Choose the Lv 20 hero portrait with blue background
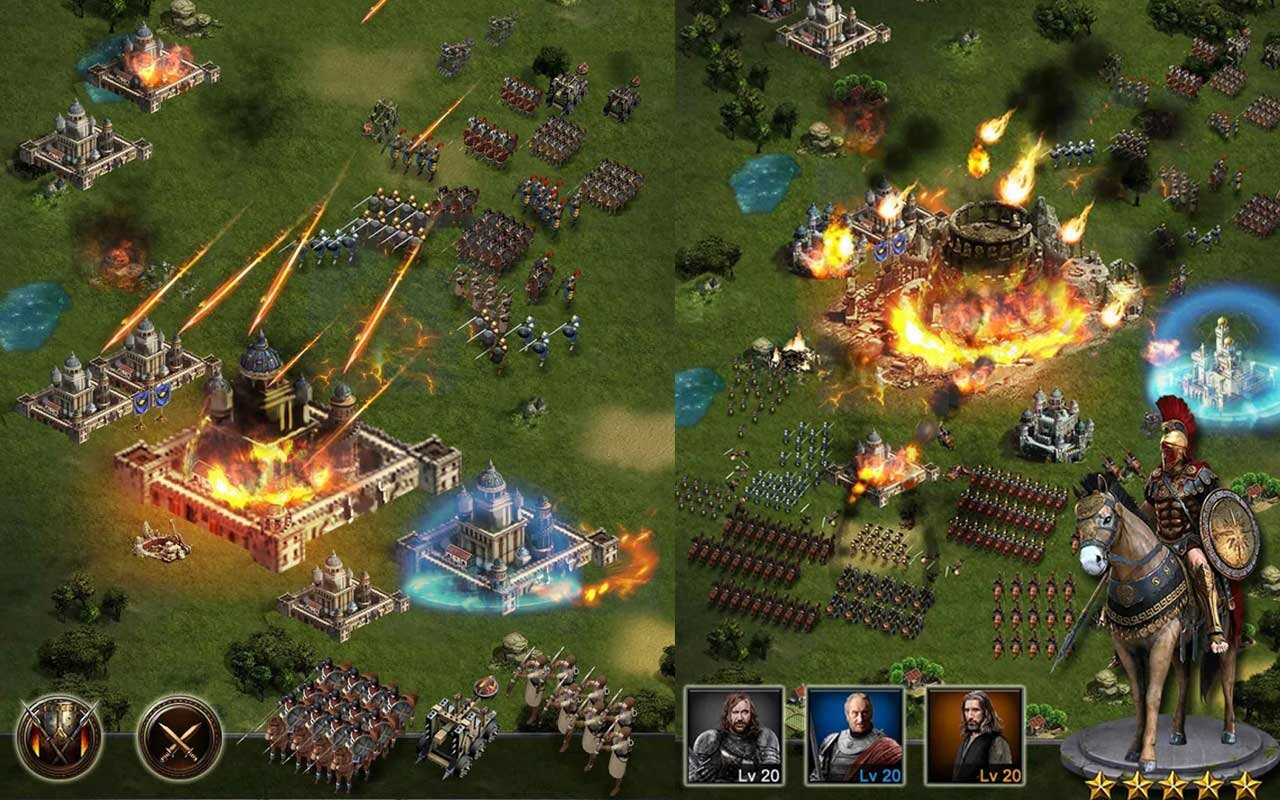 [x=855, y=735]
